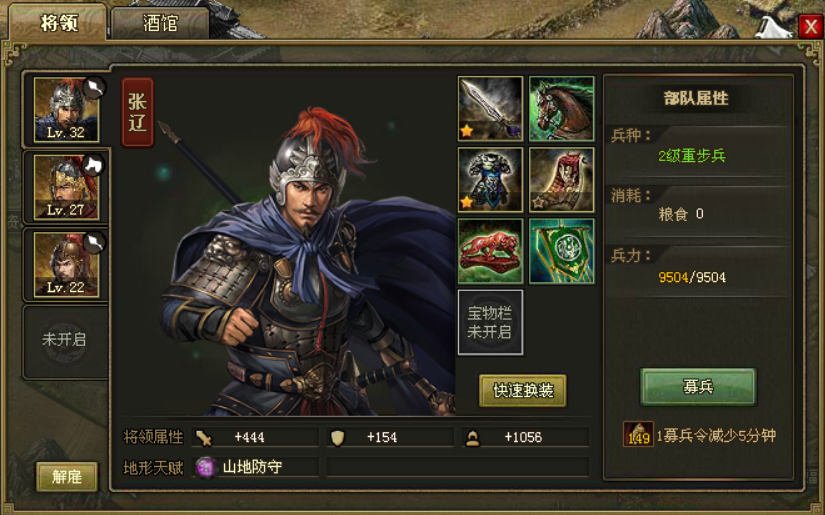The width and height of the screenshot is (825, 515).
Task: Select the Lv. 27 general portrait
Action: coord(66,186)
